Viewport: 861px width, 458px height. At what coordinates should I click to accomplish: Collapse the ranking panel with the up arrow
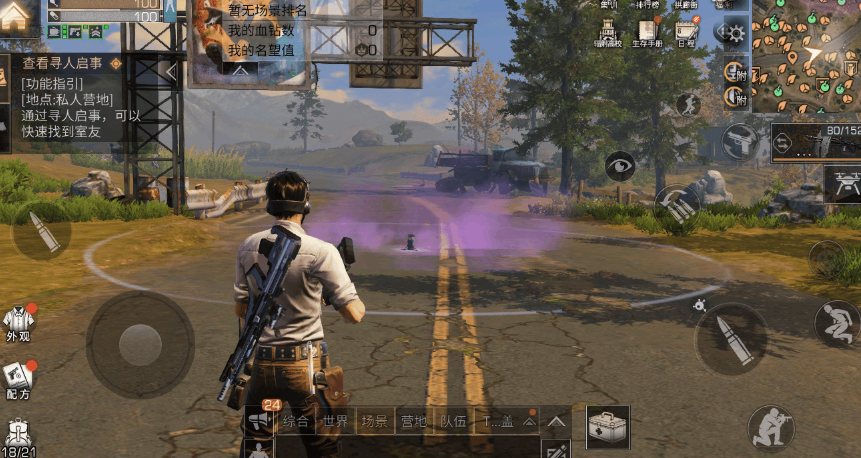pyautogui.click(x=240, y=72)
